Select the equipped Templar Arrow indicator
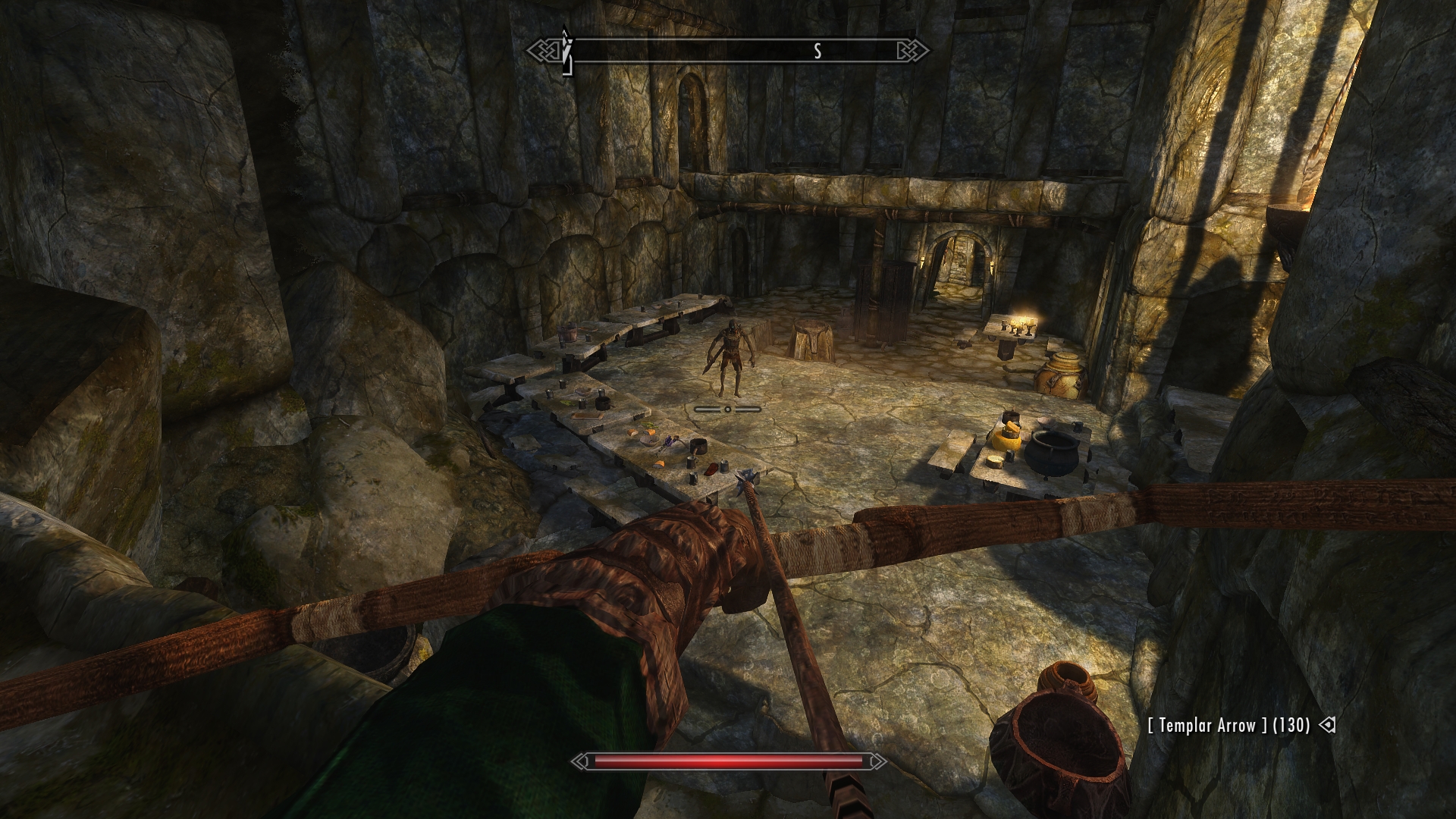The width and height of the screenshot is (1456, 819). click(1229, 726)
